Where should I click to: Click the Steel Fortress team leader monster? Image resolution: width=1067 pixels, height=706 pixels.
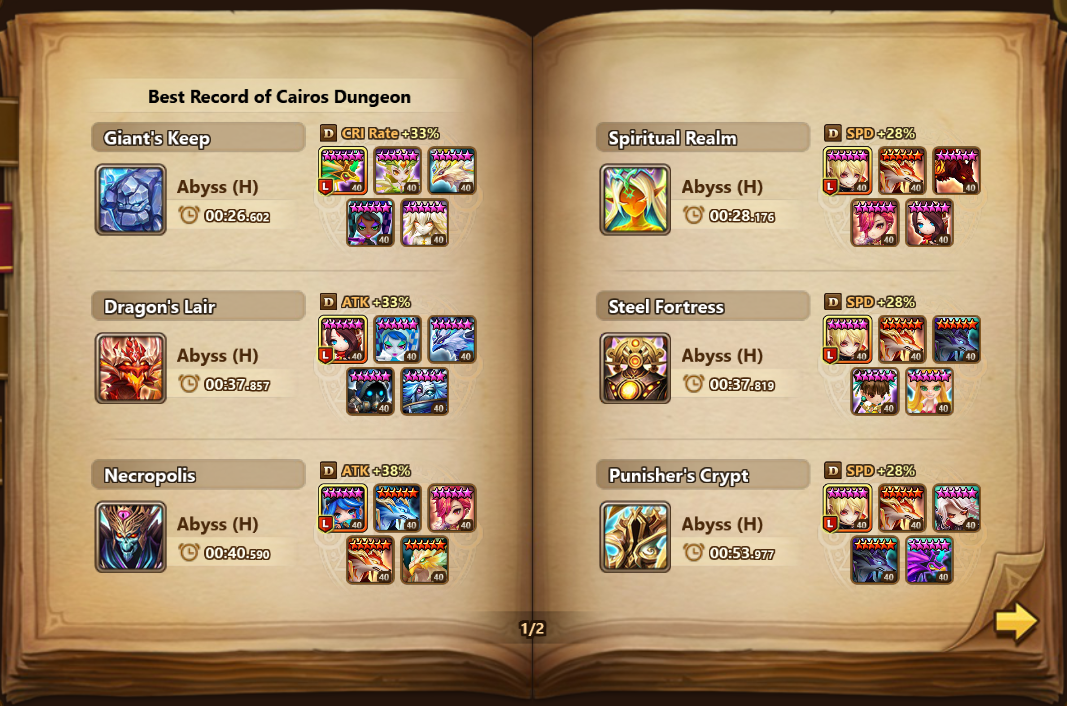[x=848, y=340]
